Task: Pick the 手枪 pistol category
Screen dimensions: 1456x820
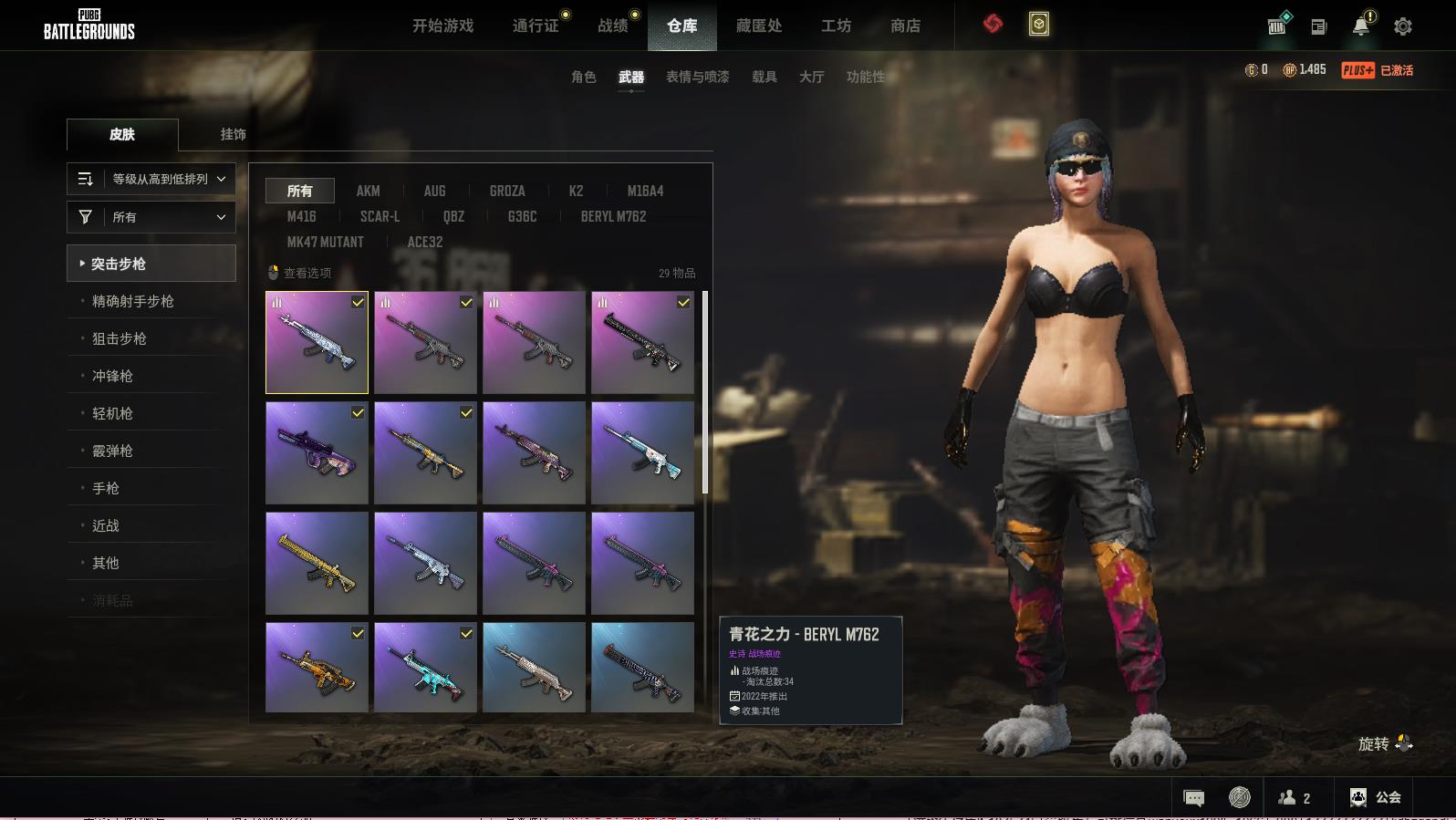Action: (106, 488)
